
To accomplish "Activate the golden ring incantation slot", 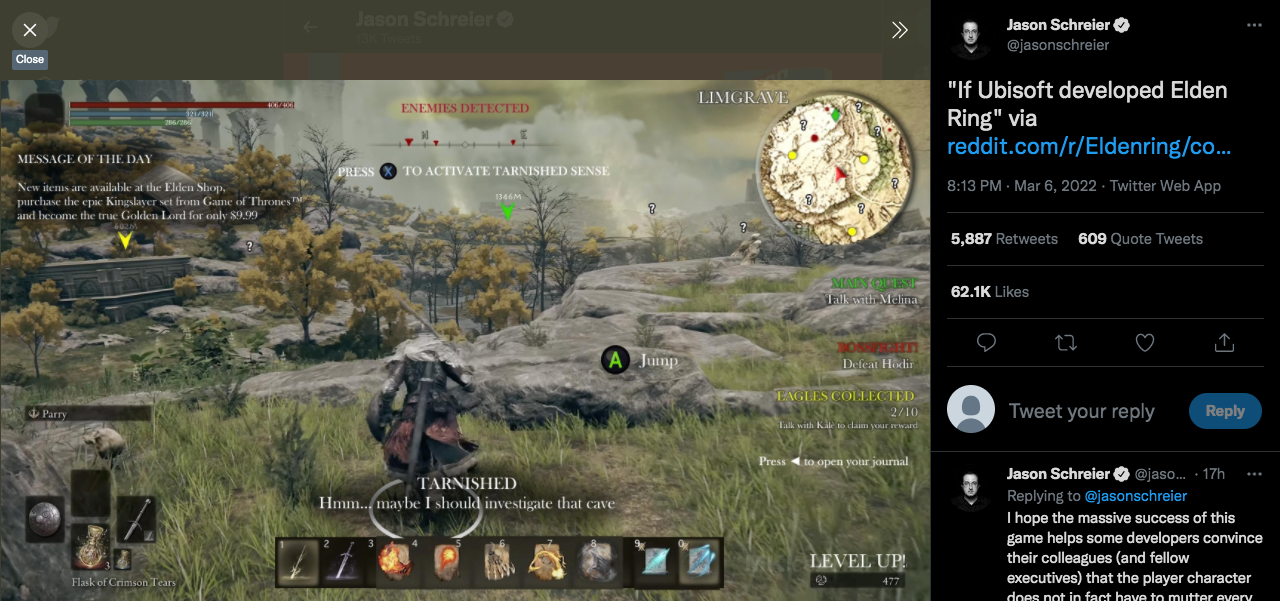I will 549,564.
